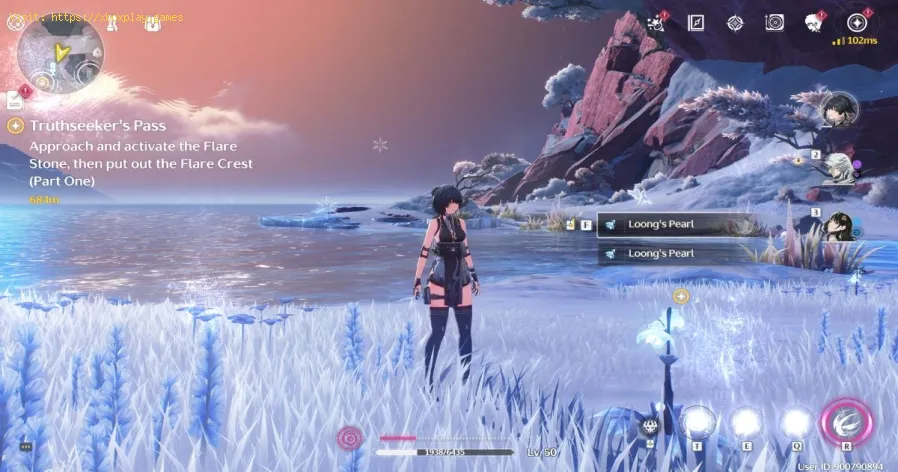Switch to the party member in slot 3
898x472 pixels.
(840, 224)
